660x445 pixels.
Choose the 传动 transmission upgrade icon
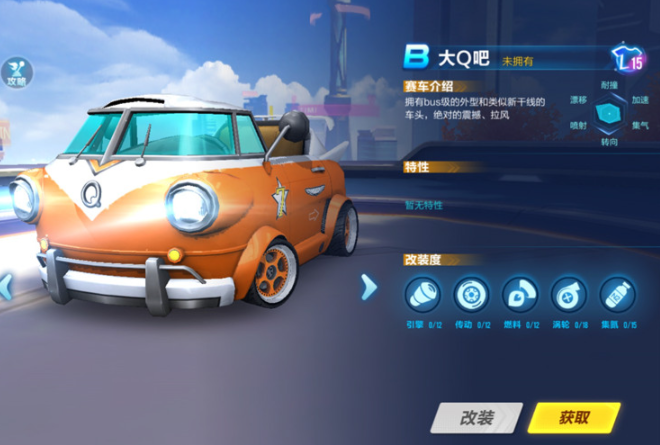tap(470, 294)
